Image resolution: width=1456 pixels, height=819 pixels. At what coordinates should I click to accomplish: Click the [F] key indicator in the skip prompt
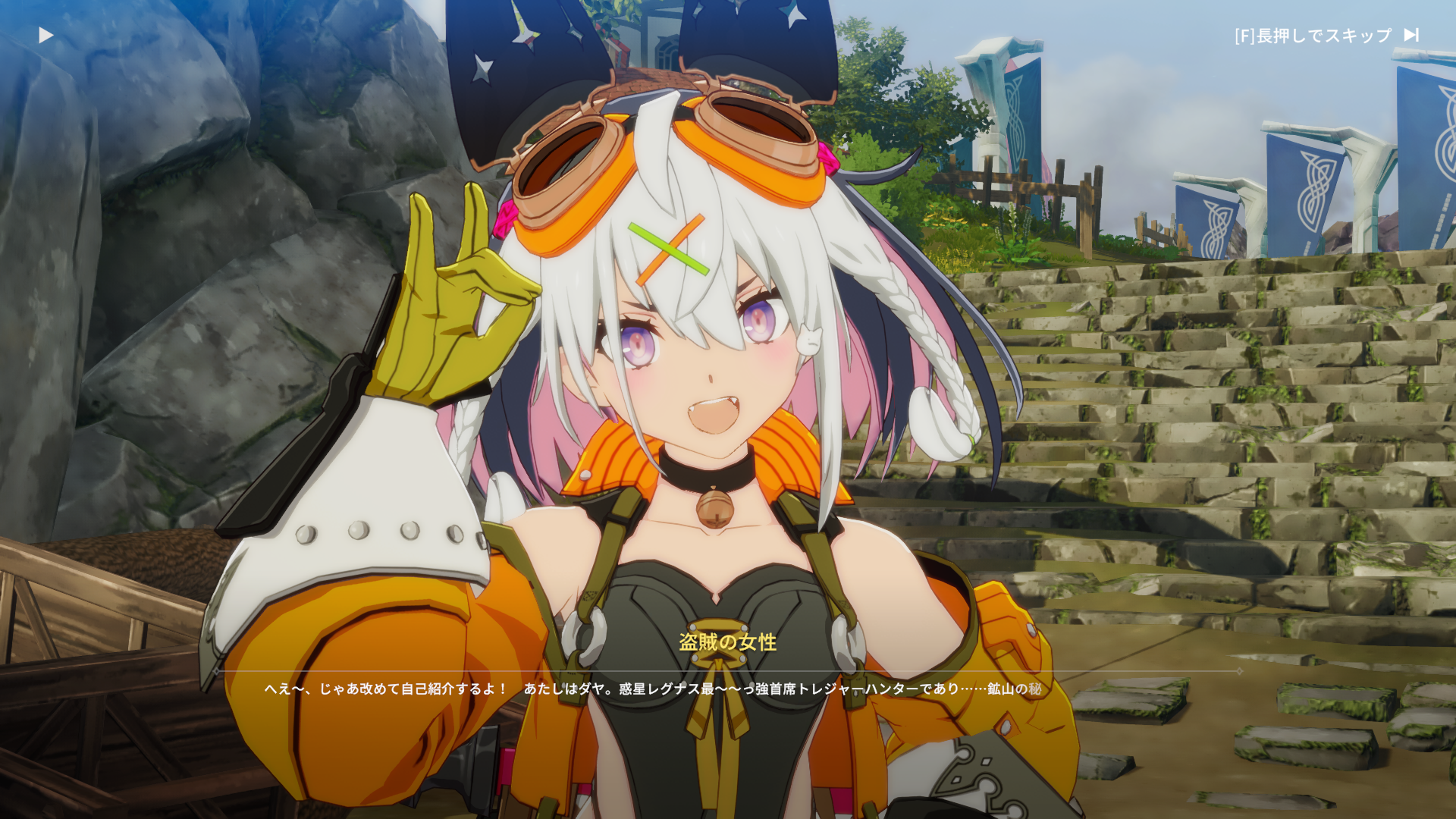pos(1244,34)
